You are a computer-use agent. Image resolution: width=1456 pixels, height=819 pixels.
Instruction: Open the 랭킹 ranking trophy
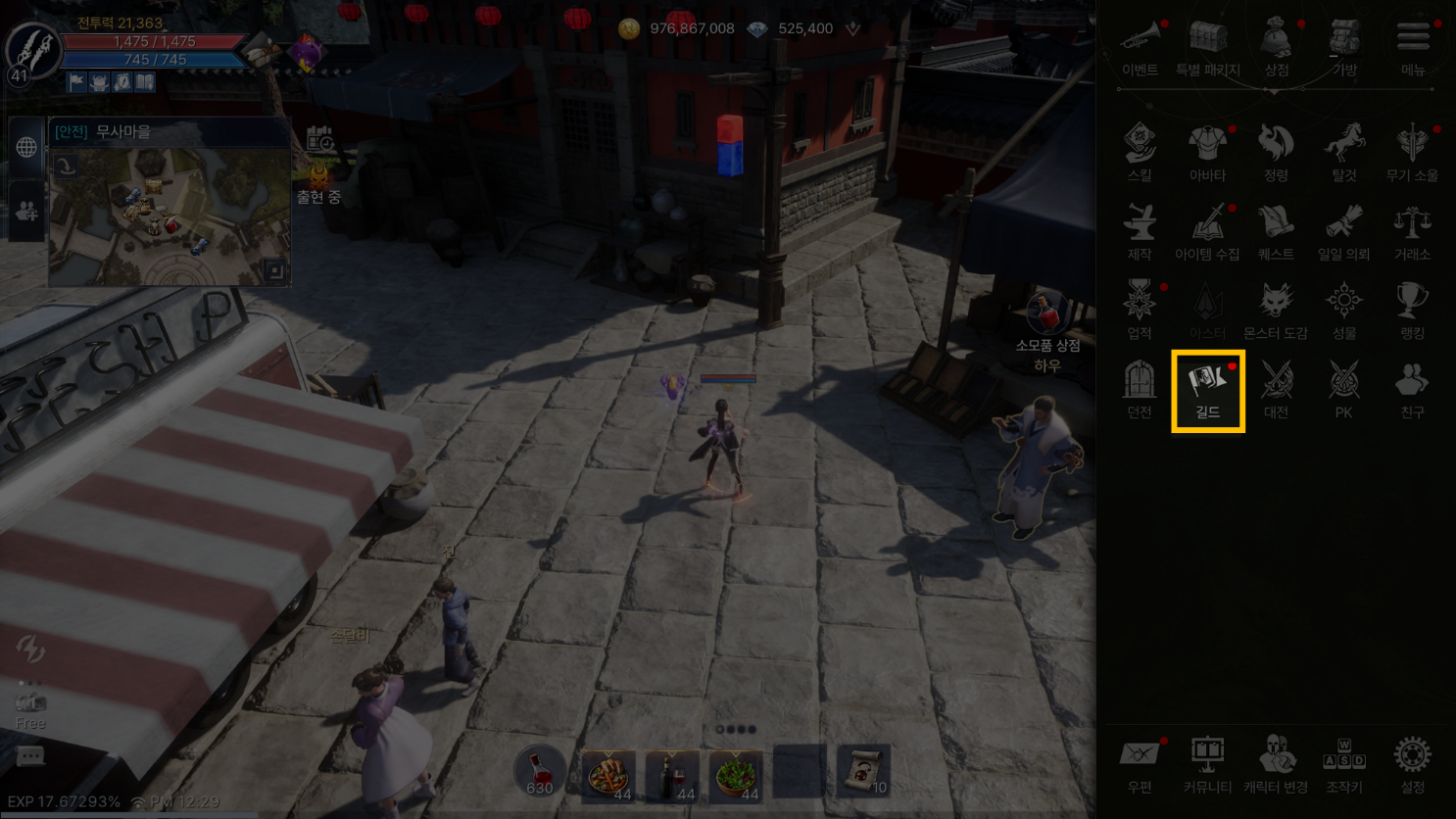pos(1412,310)
